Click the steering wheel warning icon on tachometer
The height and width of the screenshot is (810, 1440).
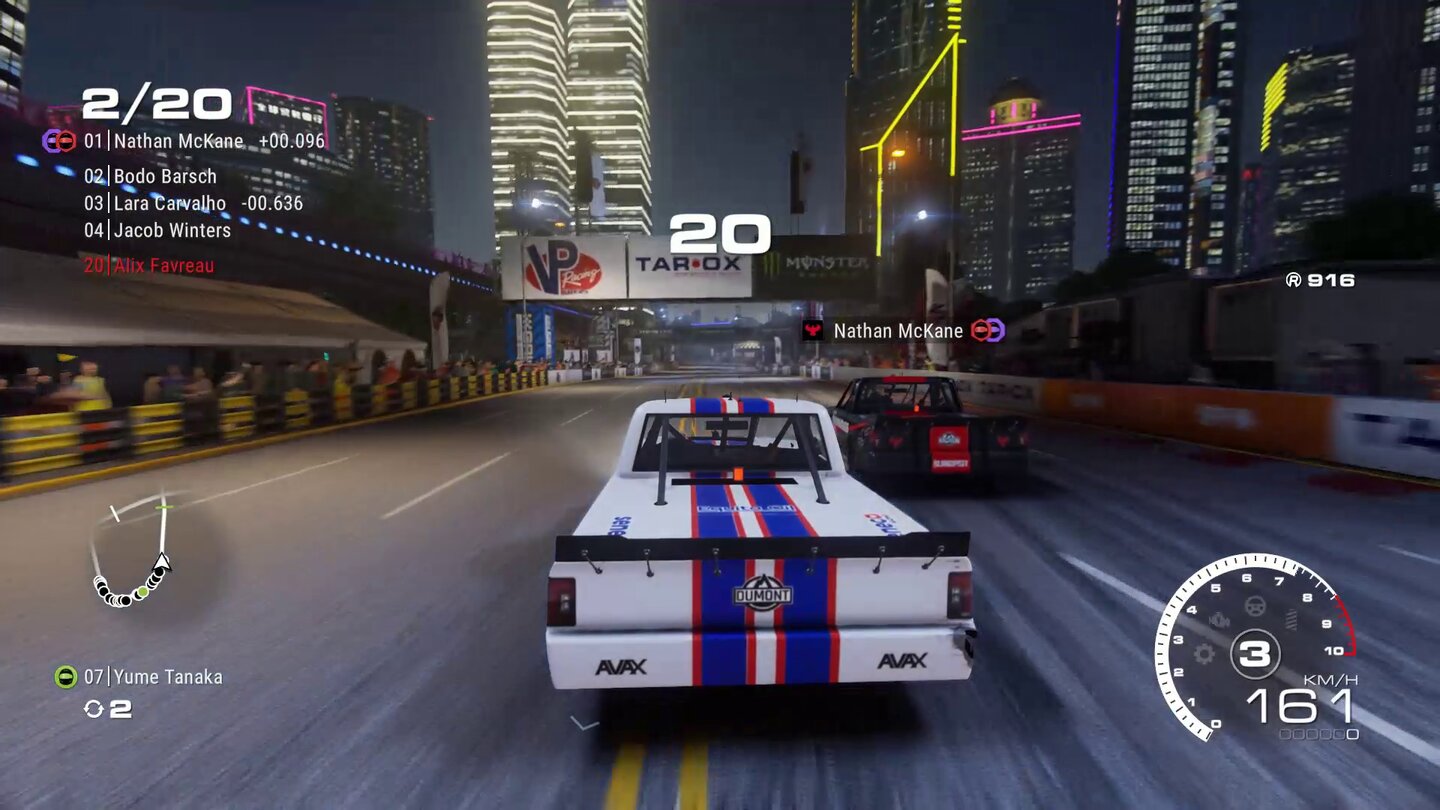click(x=1254, y=607)
